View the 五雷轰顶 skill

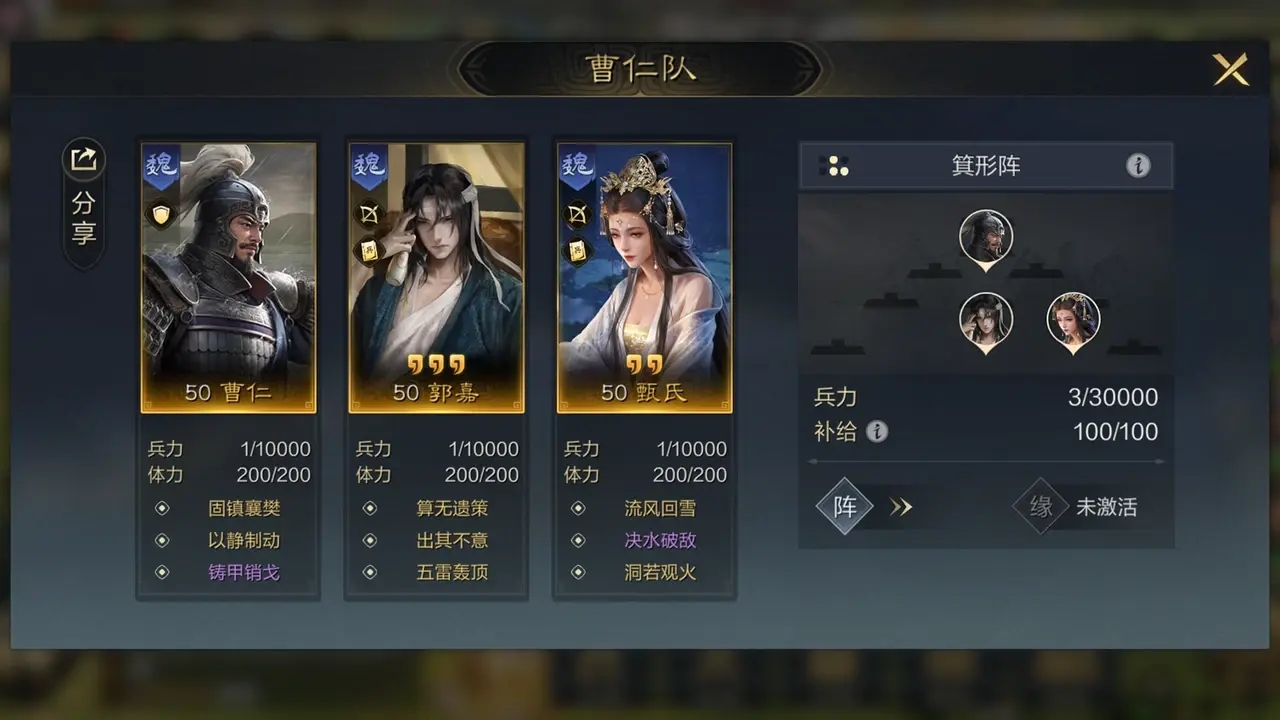coord(452,572)
